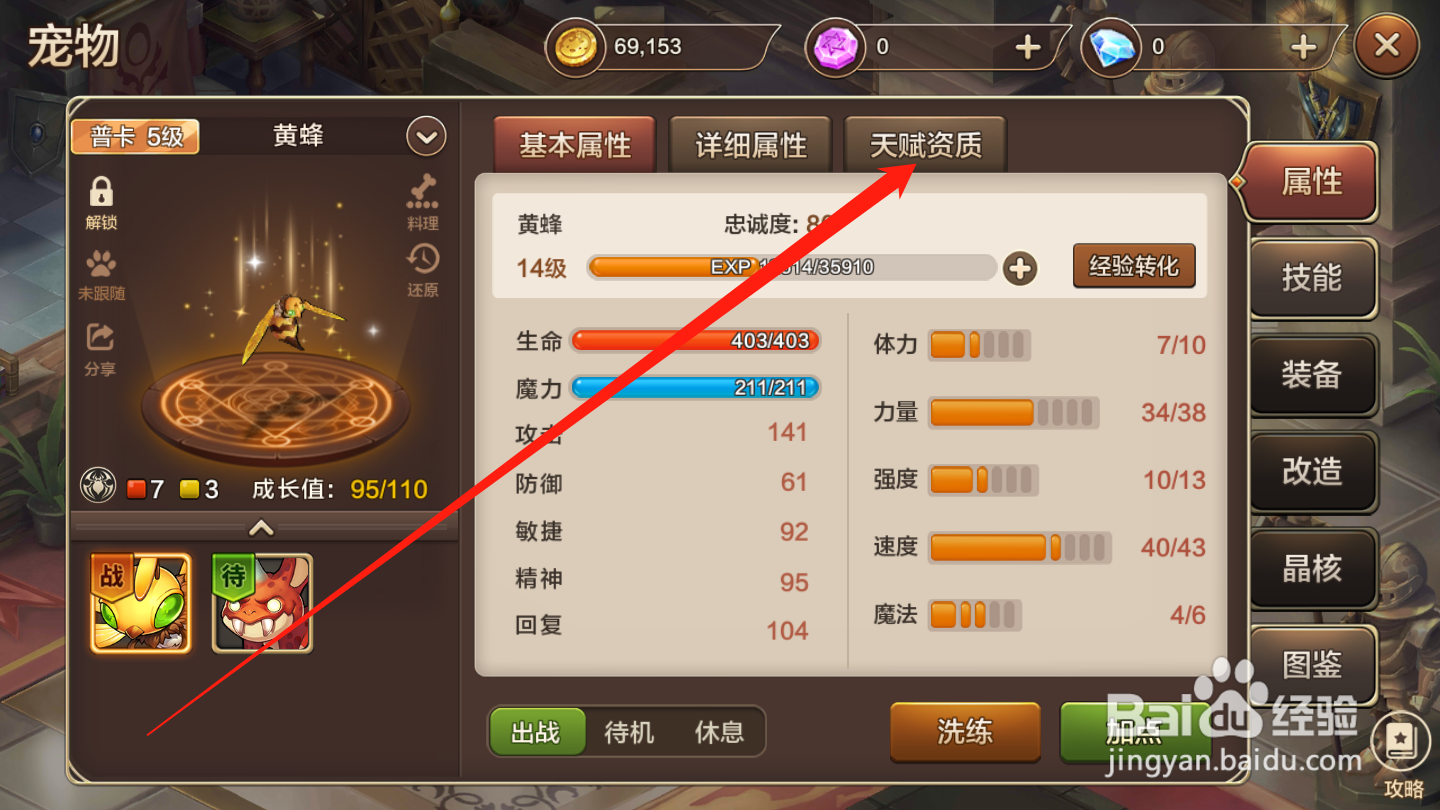Select the 出战 battle state option
The image size is (1440, 810).
(536, 732)
